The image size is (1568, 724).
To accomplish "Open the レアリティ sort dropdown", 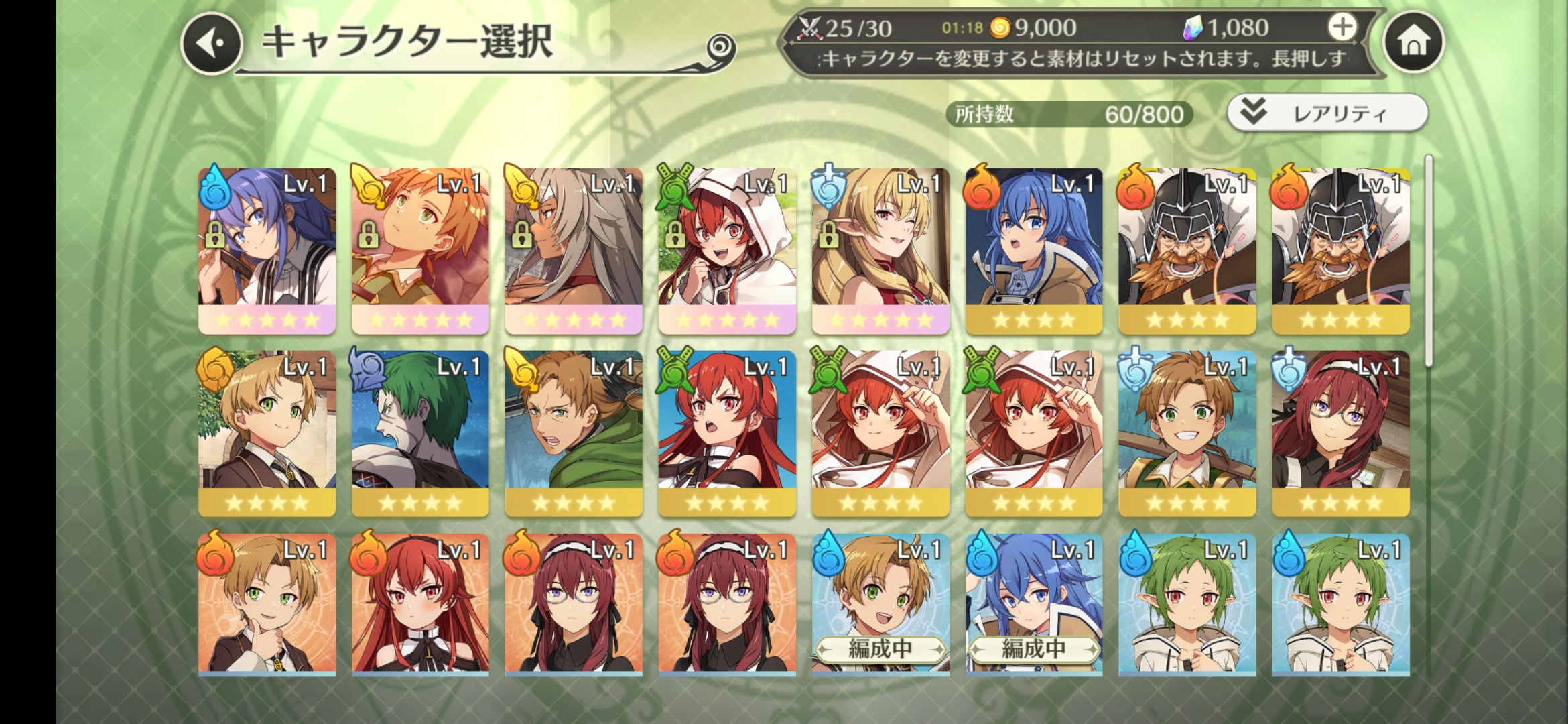I will [x=1327, y=113].
